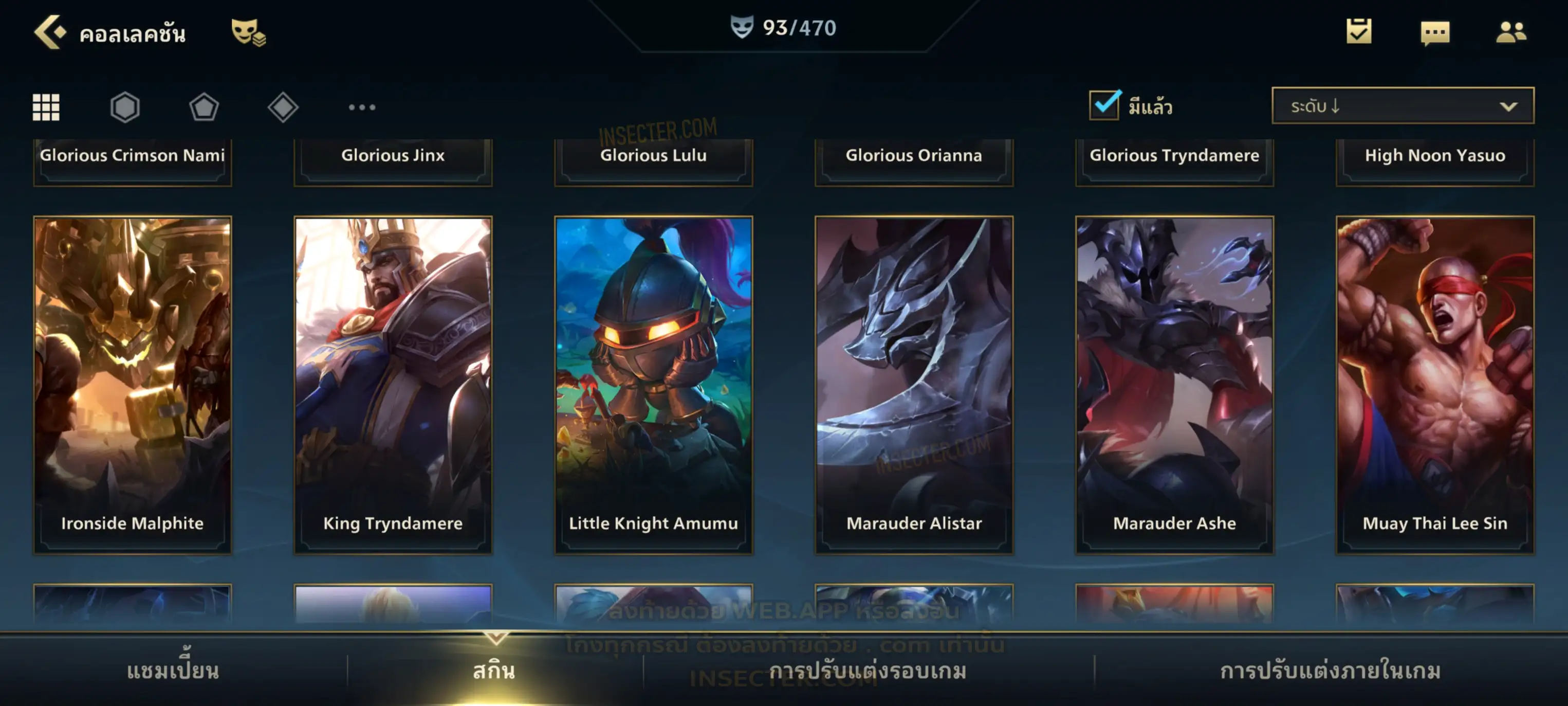The image size is (1568, 706).
Task: Pick the Marauder Ashe skin card
Action: [x=1175, y=385]
